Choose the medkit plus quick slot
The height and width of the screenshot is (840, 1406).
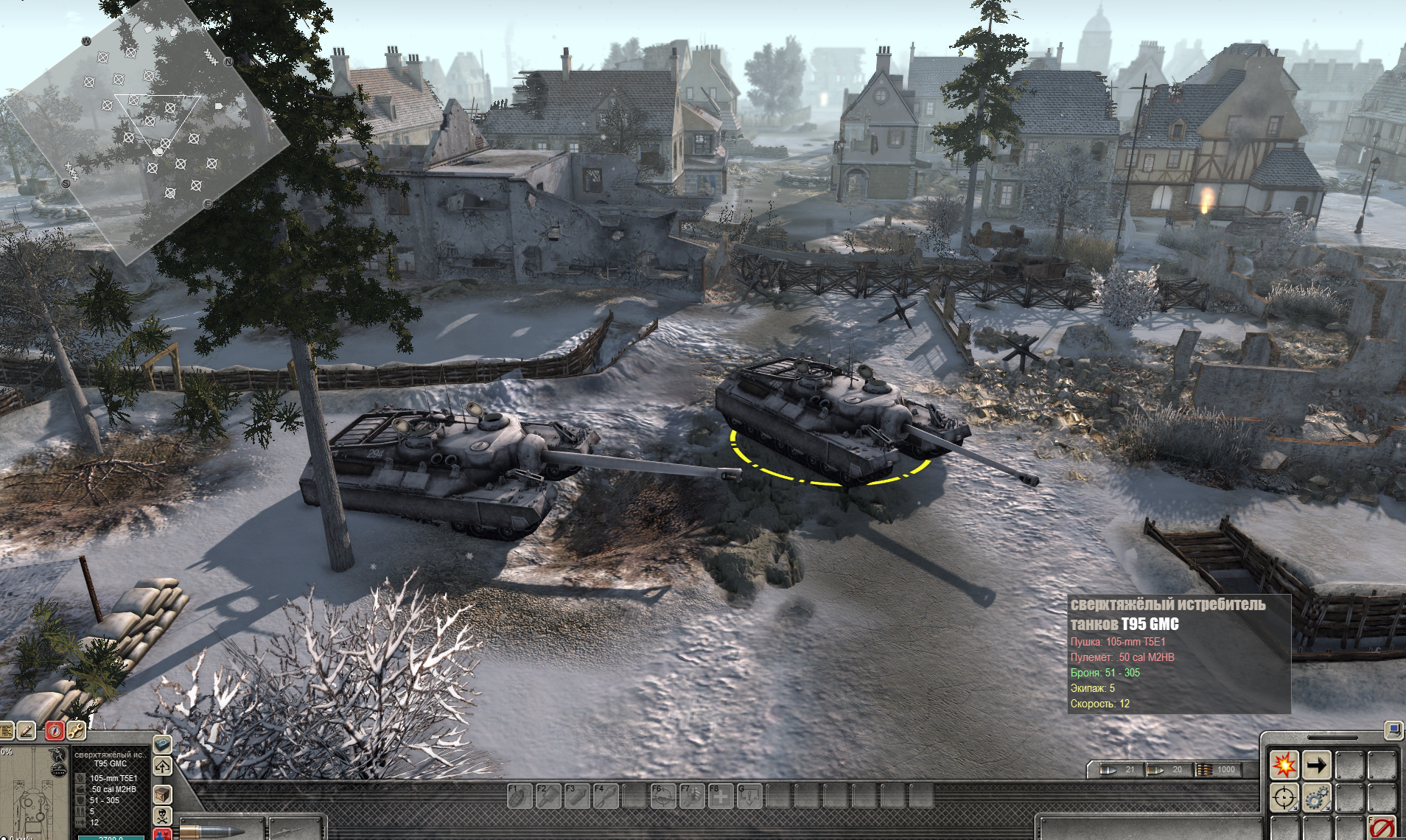coord(720,797)
